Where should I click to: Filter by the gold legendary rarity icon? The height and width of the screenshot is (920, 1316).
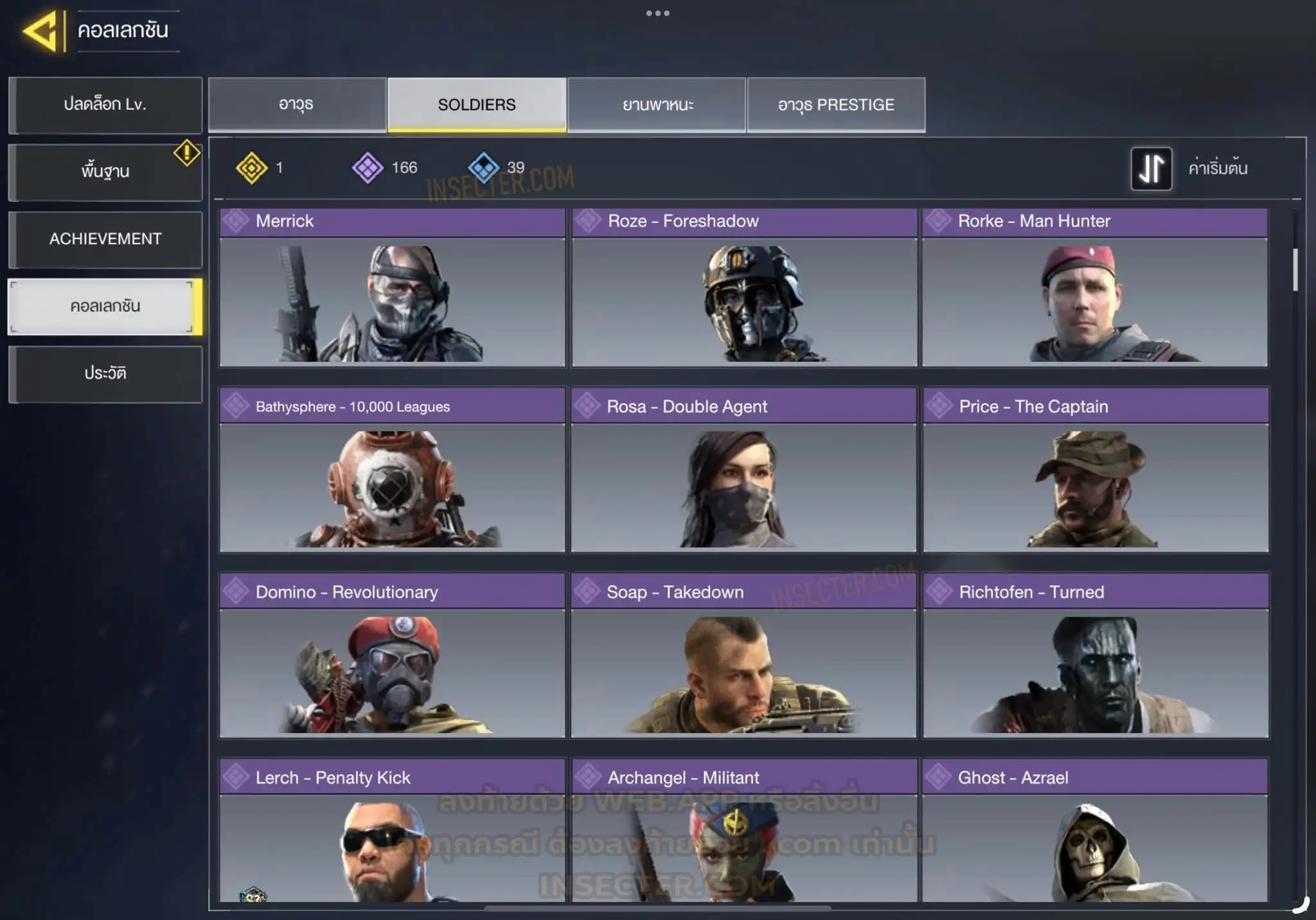coord(252,168)
